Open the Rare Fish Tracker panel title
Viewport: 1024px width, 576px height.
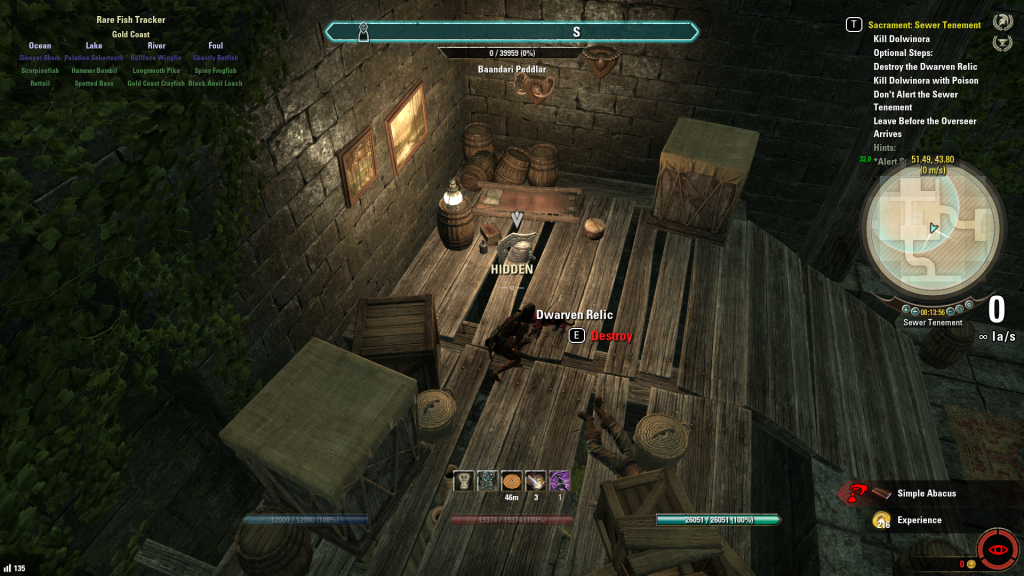pyautogui.click(x=131, y=20)
